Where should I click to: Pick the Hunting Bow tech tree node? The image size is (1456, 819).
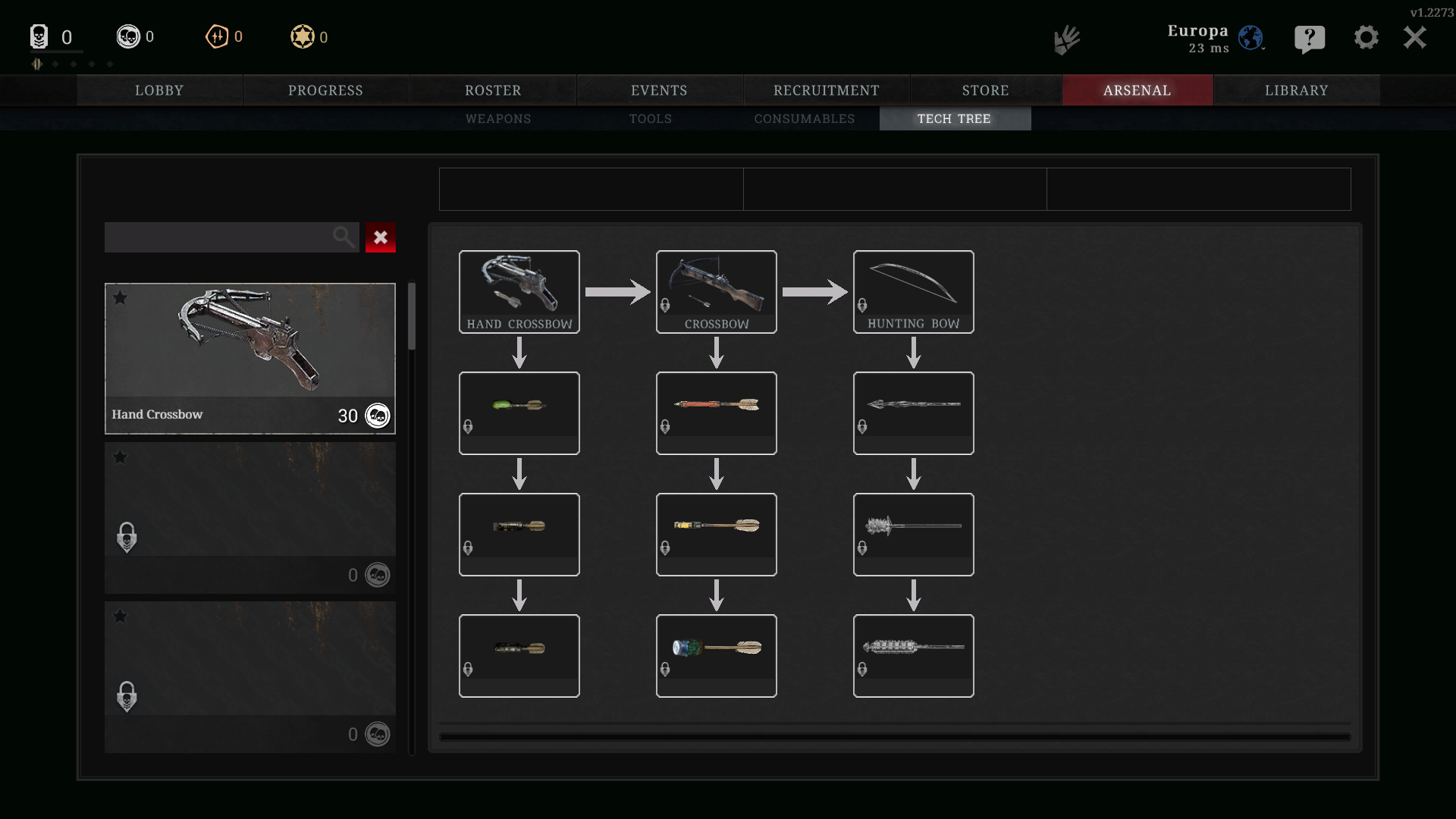pyautogui.click(x=914, y=292)
